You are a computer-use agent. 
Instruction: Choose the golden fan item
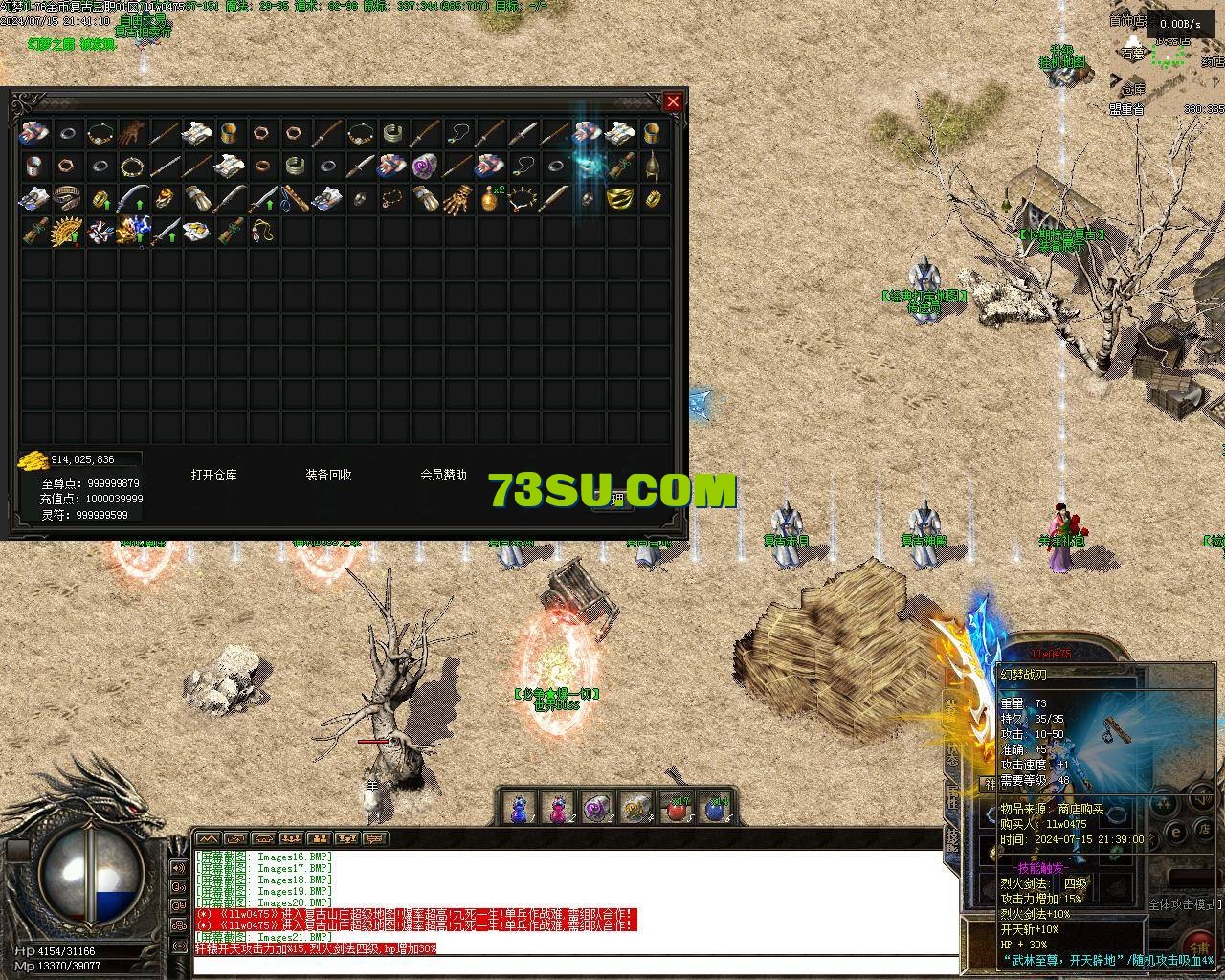click(68, 231)
